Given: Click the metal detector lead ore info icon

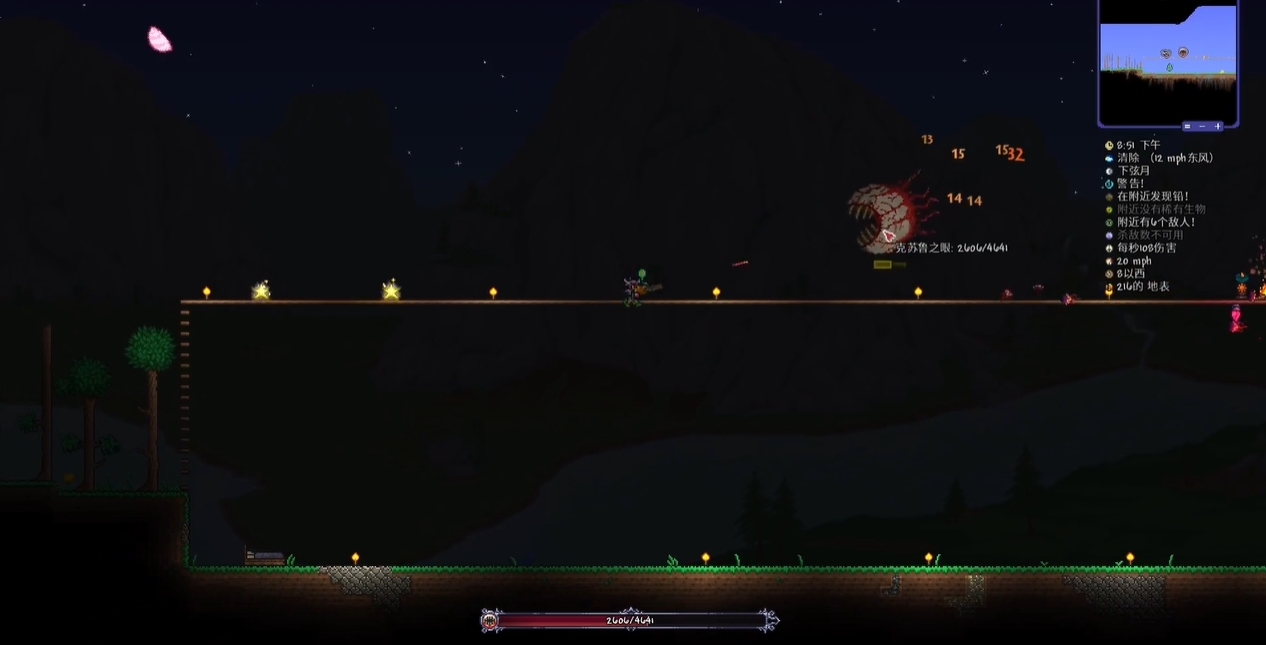Looking at the screenshot, I should coord(1109,197).
